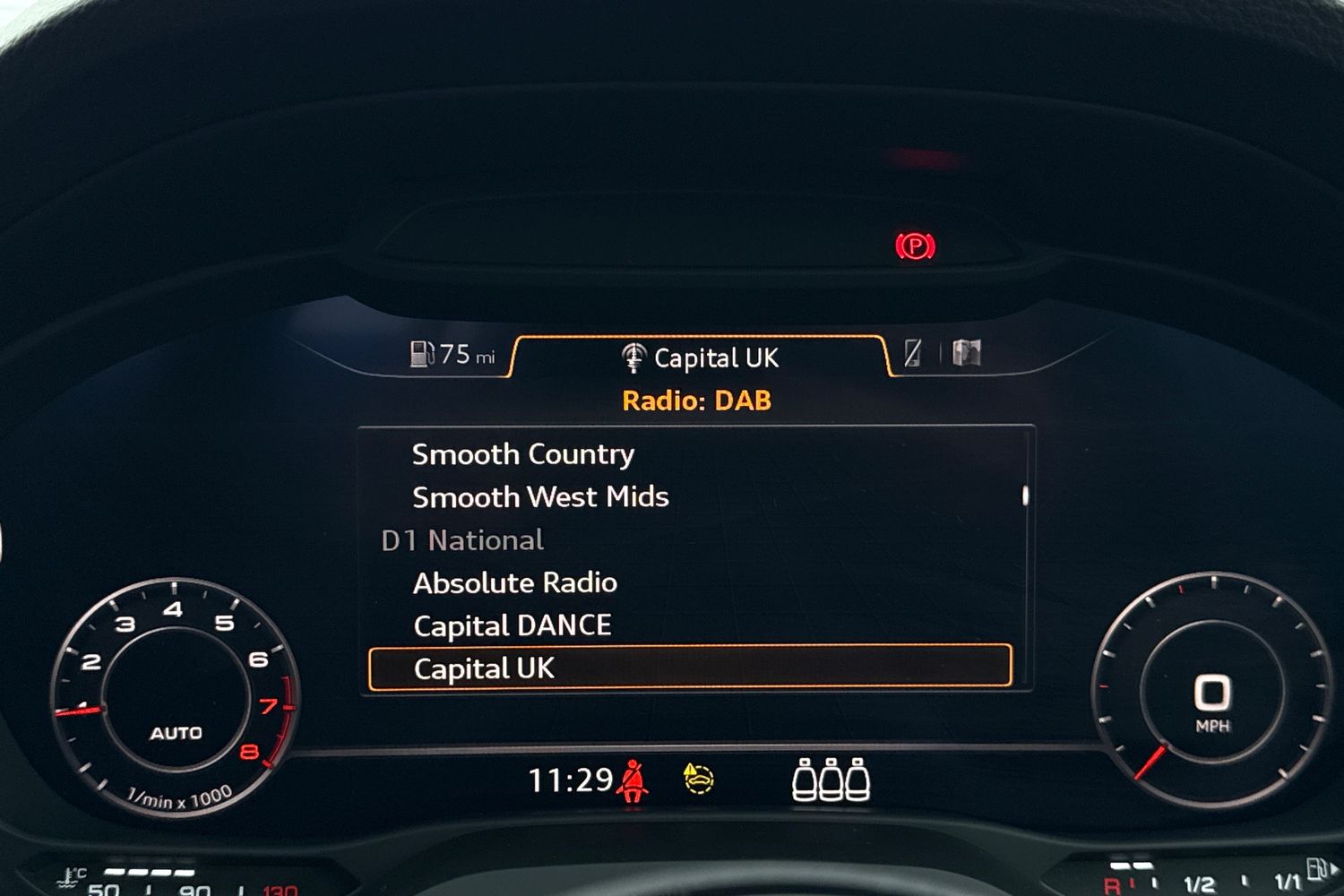Tune to Absolute Radio
Image resolution: width=1344 pixels, height=896 pixels.
pos(515,583)
